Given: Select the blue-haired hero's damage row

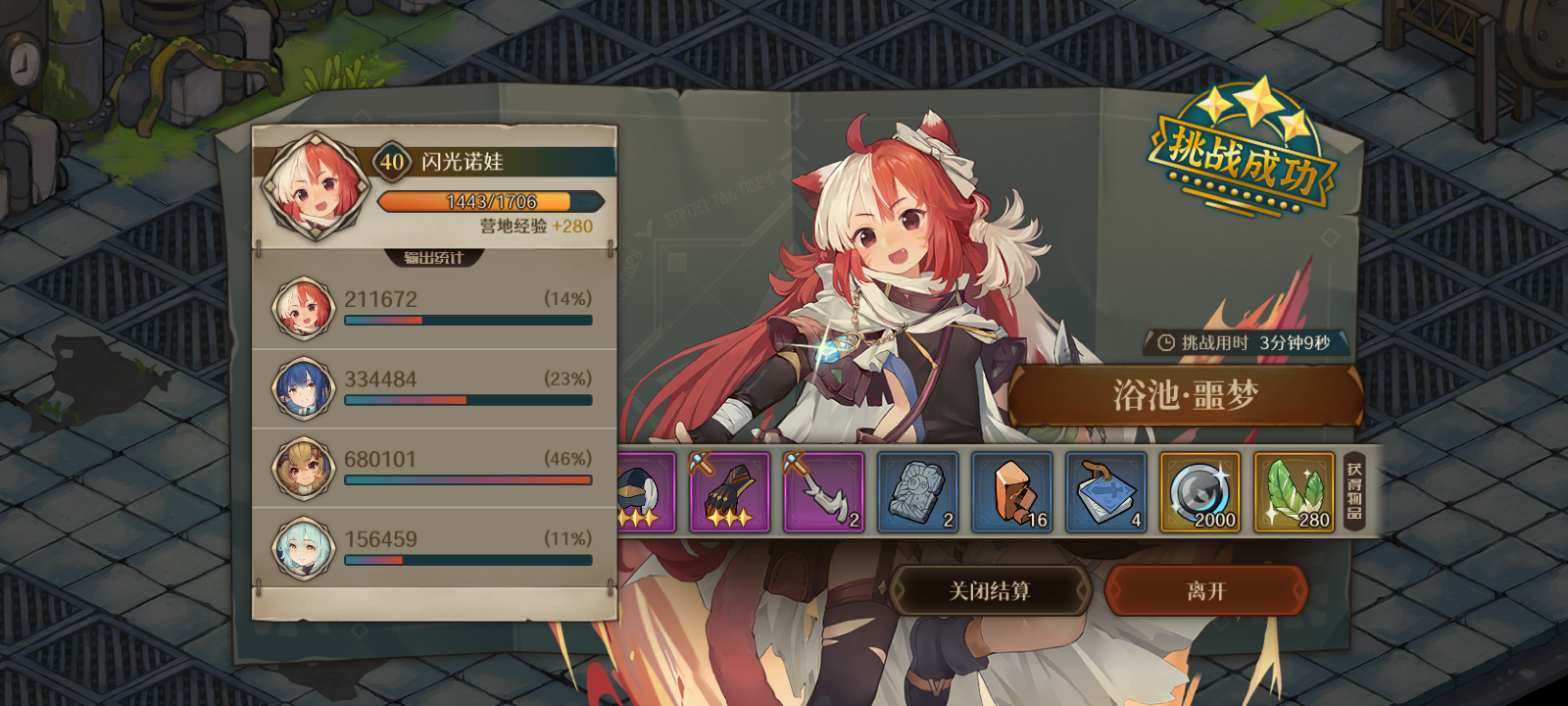Looking at the screenshot, I should click(435, 388).
